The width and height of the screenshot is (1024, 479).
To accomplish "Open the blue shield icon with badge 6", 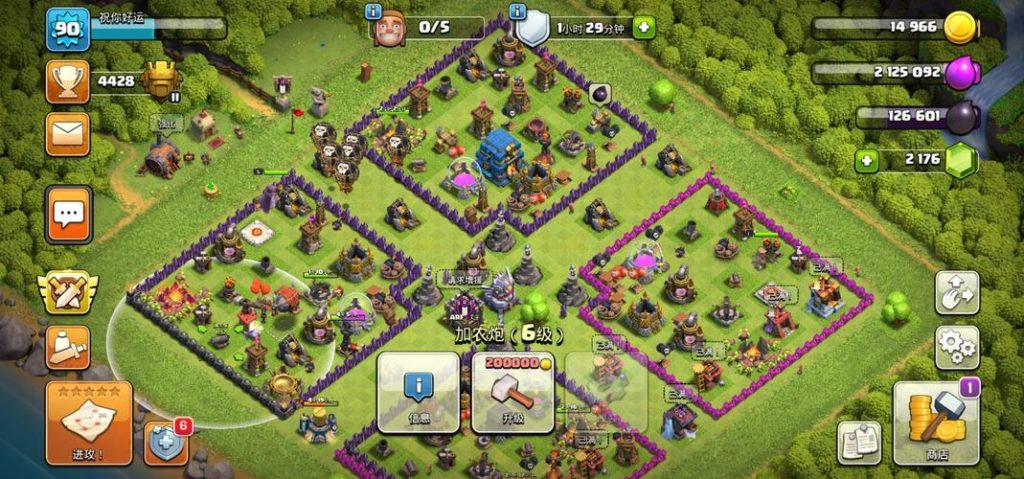I will tap(166, 443).
